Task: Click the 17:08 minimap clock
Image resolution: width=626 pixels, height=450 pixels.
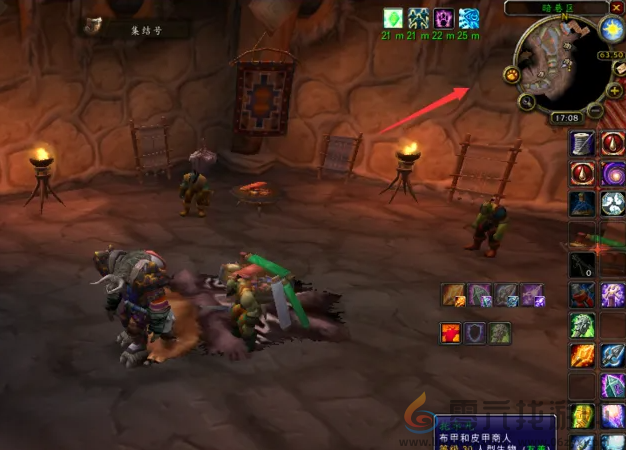Action: coord(565,118)
